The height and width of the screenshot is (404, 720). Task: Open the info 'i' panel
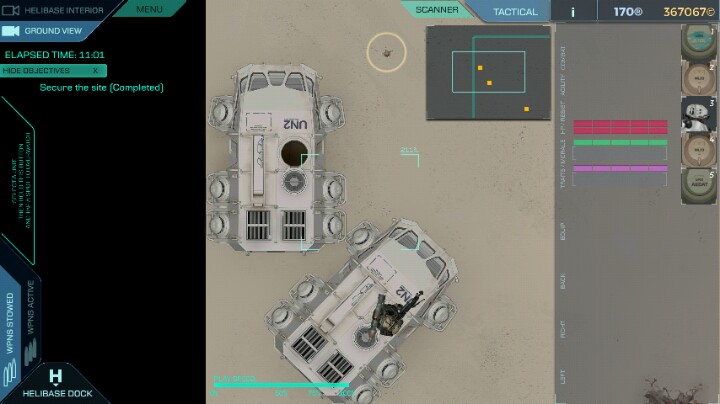(x=573, y=12)
